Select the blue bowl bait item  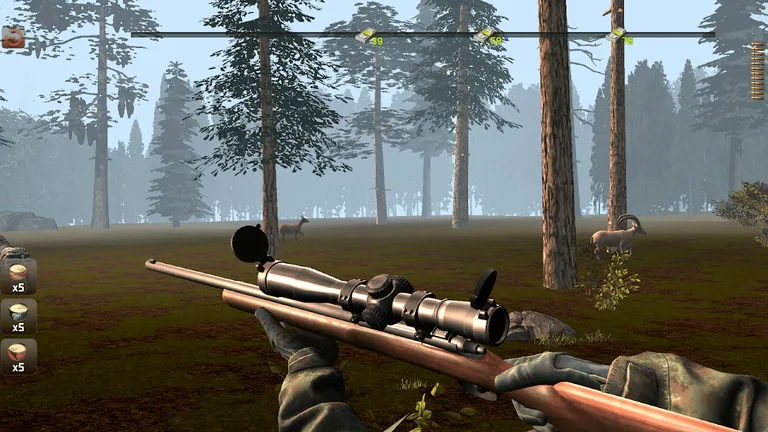[18, 313]
